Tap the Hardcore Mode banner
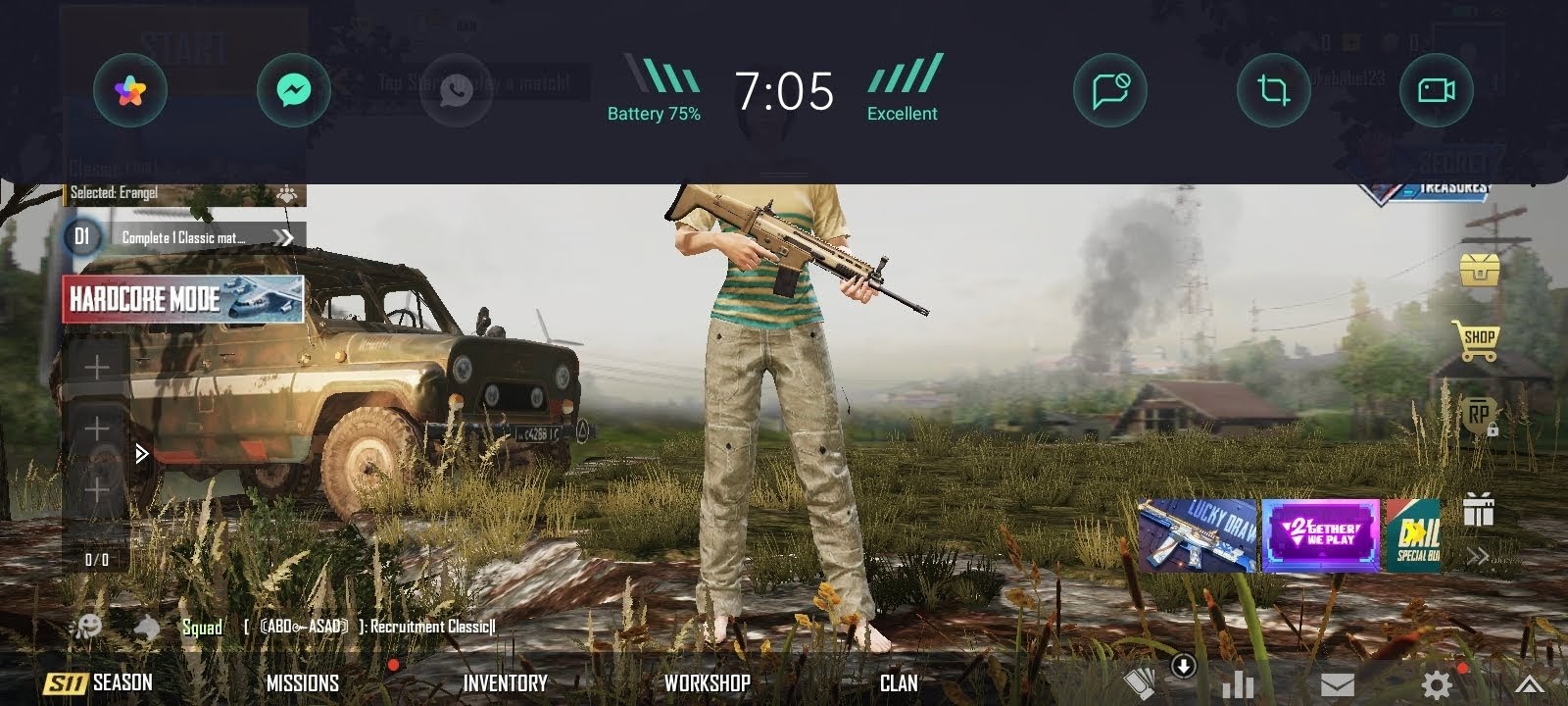1568x706 pixels. (183, 299)
